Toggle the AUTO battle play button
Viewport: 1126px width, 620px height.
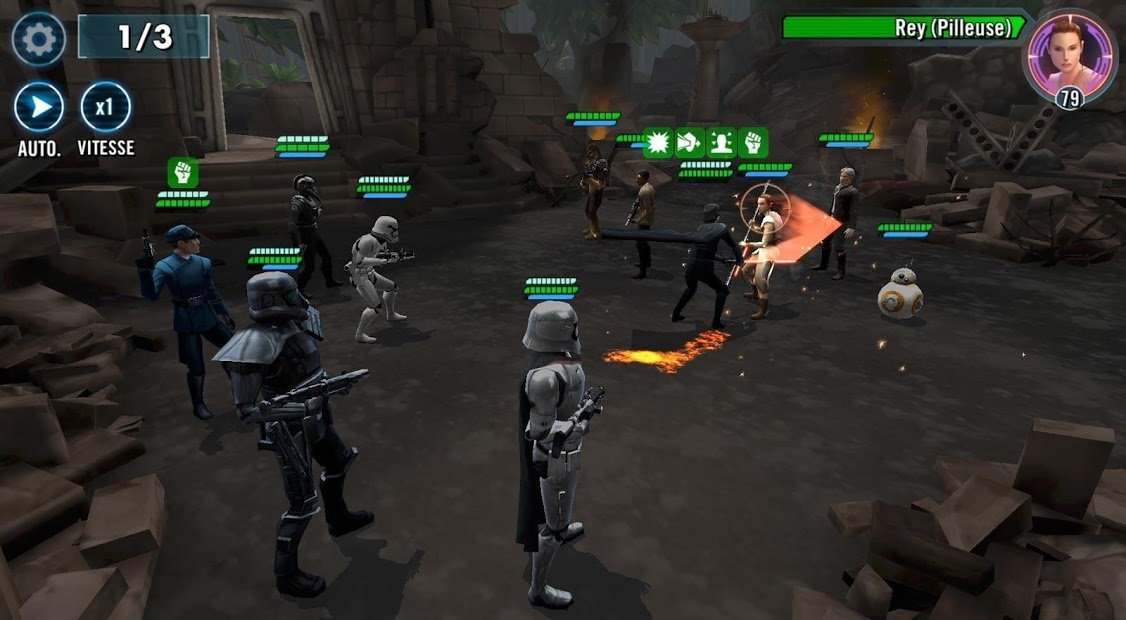[39, 108]
